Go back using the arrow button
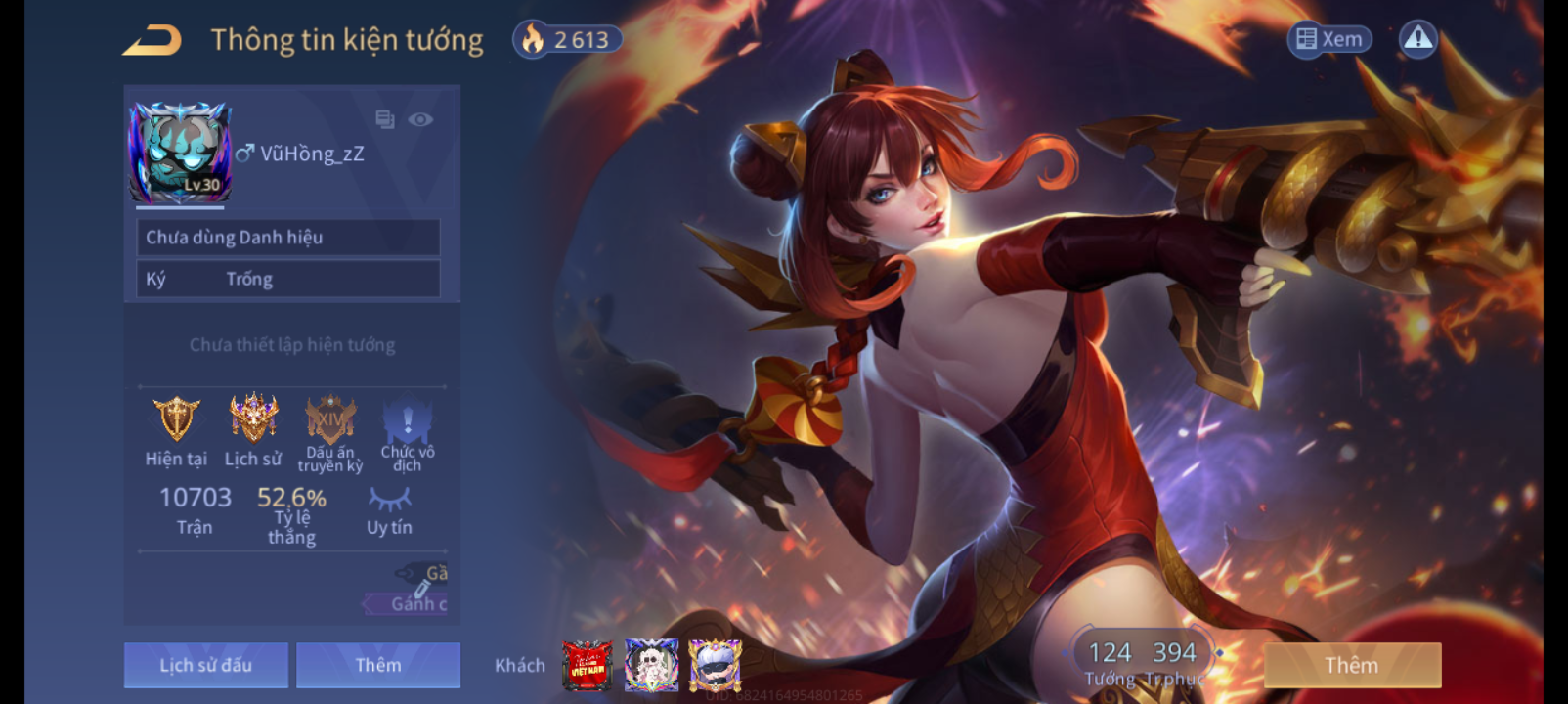Viewport: 1568px width, 704px height. [x=152, y=41]
